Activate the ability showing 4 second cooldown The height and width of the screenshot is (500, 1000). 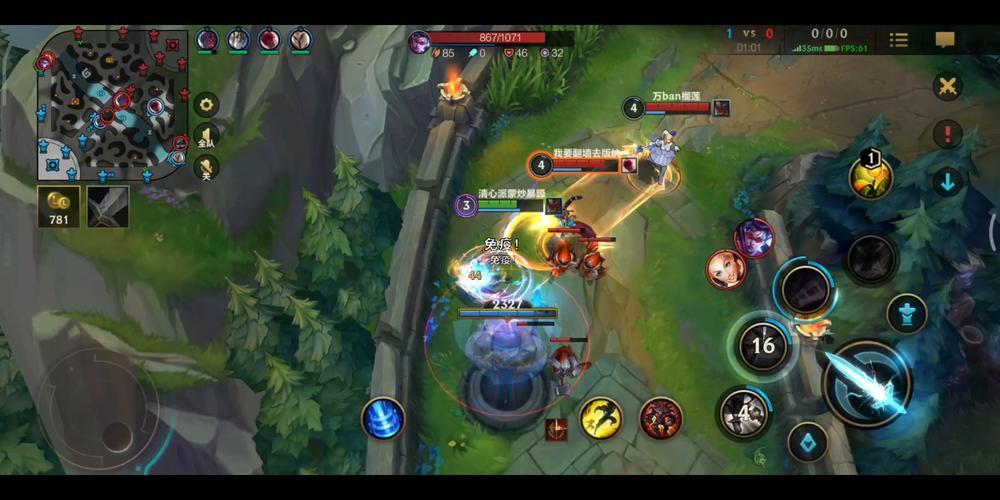(743, 412)
